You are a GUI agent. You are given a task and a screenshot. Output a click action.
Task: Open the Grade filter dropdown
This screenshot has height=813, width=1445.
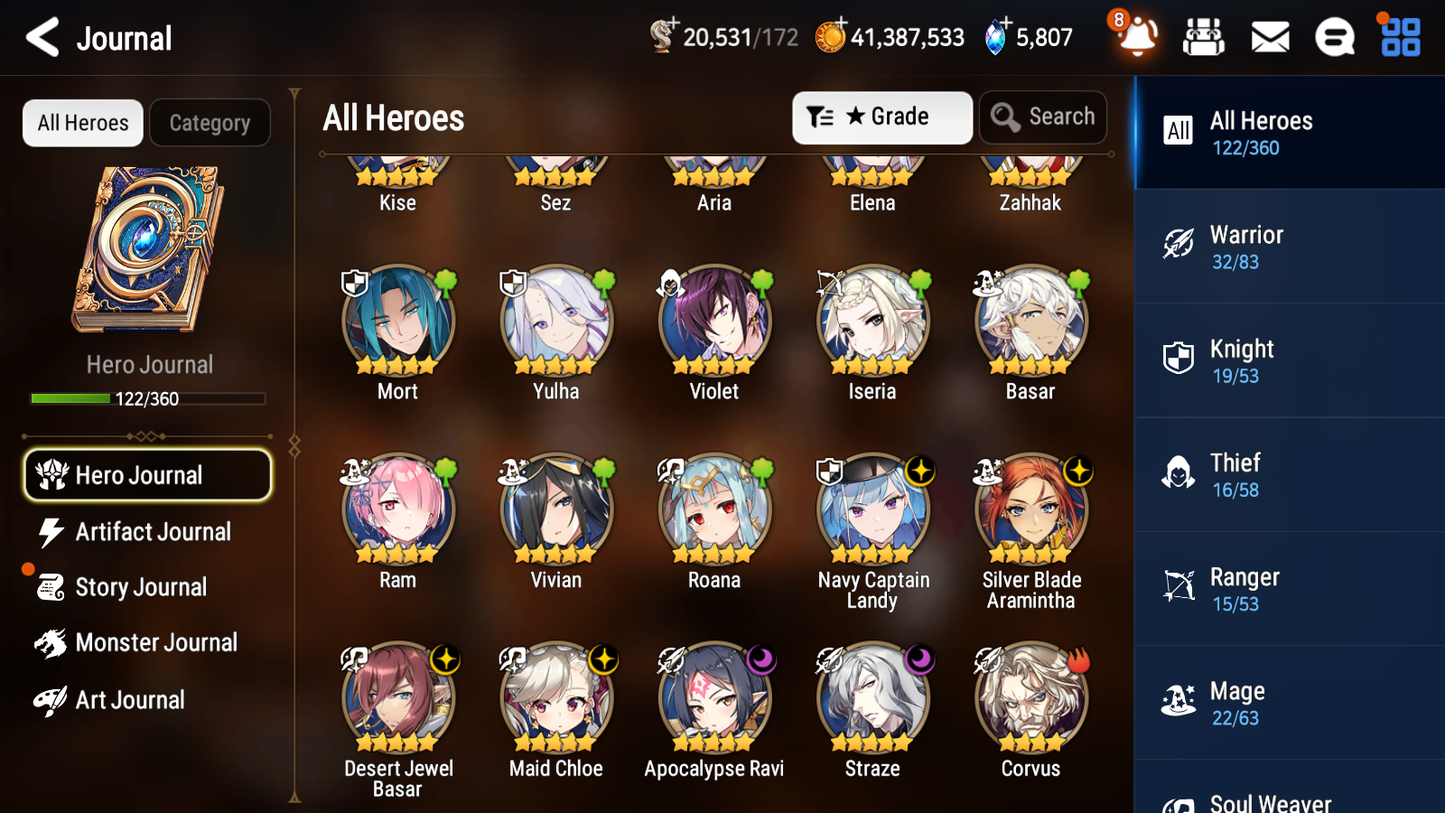click(882, 117)
